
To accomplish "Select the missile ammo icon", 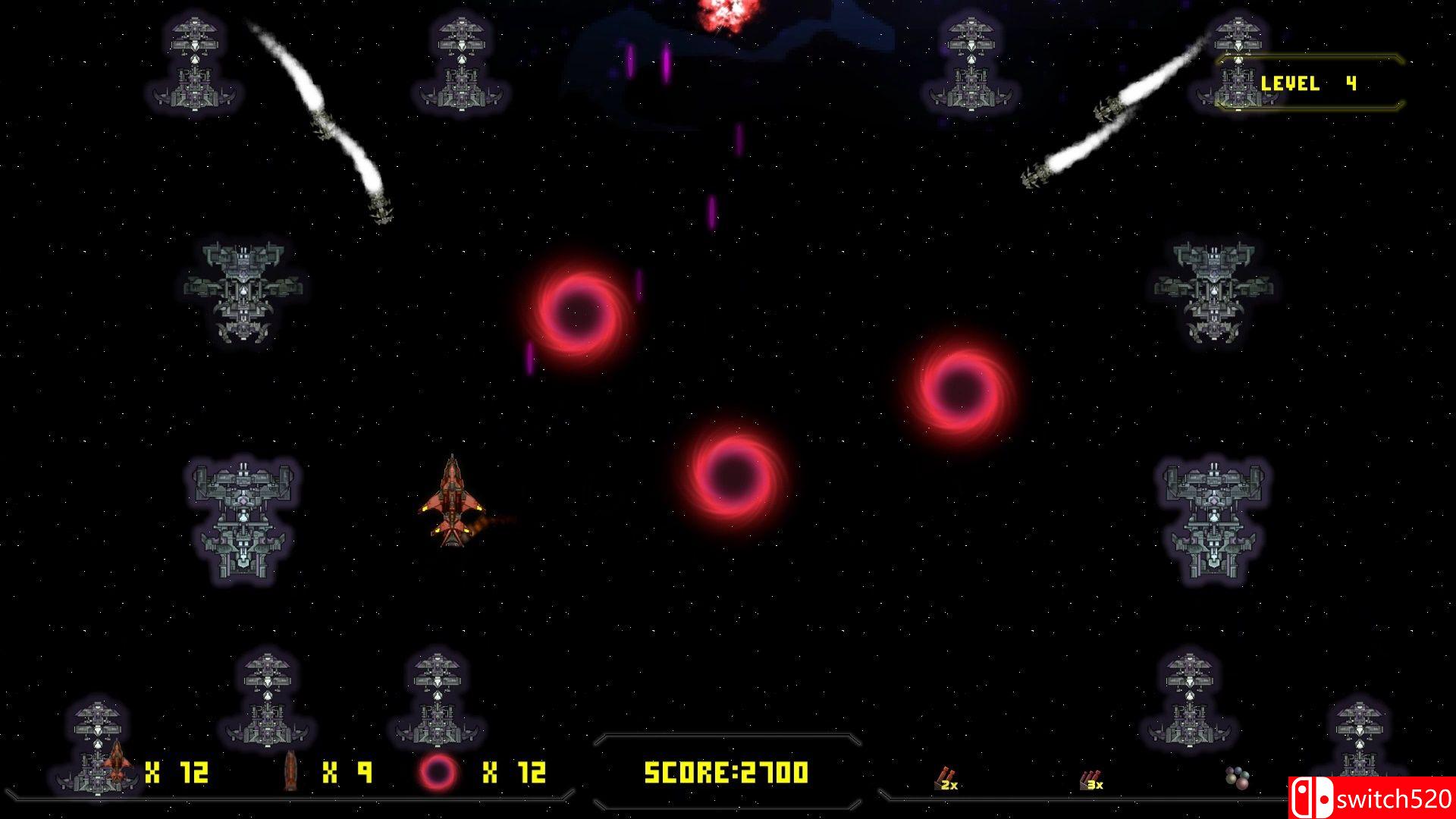I will click(290, 770).
